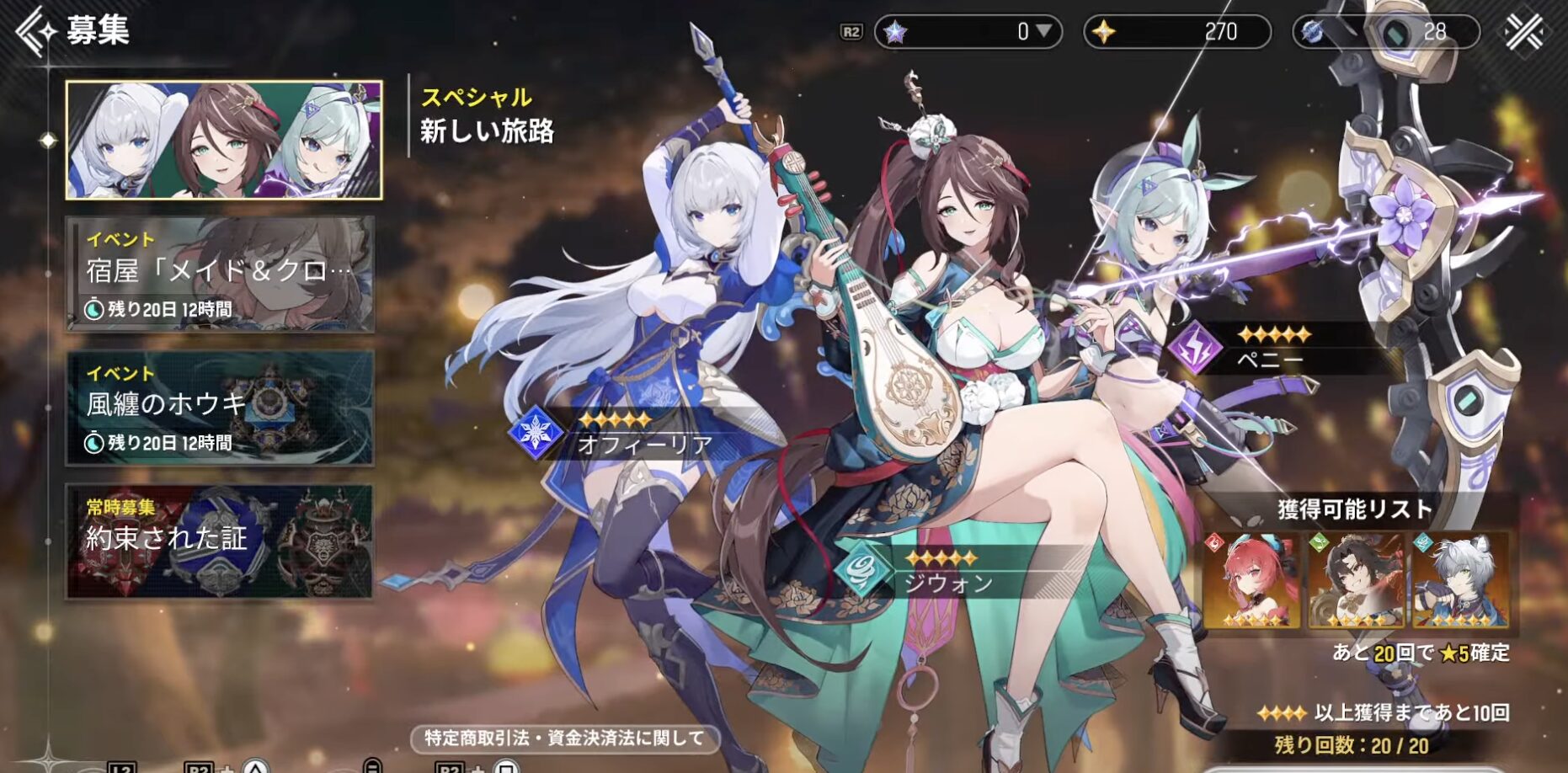Go back using the arrow beside 募集
Viewport: 1568px width, 773px height.
[x=34, y=30]
